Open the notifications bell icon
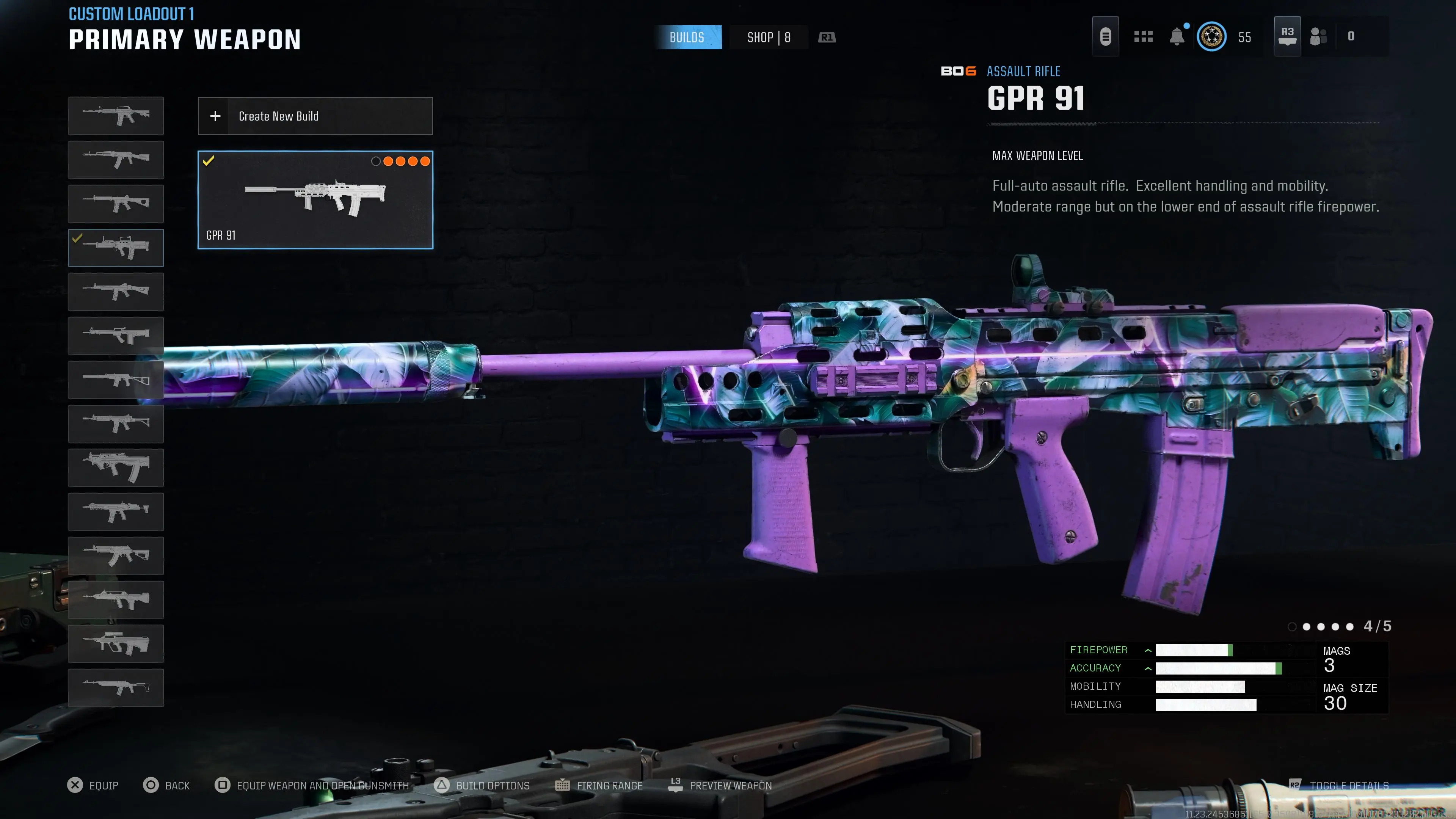The width and height of the screenshot is (1456, 819). (x=1177, y=36)
